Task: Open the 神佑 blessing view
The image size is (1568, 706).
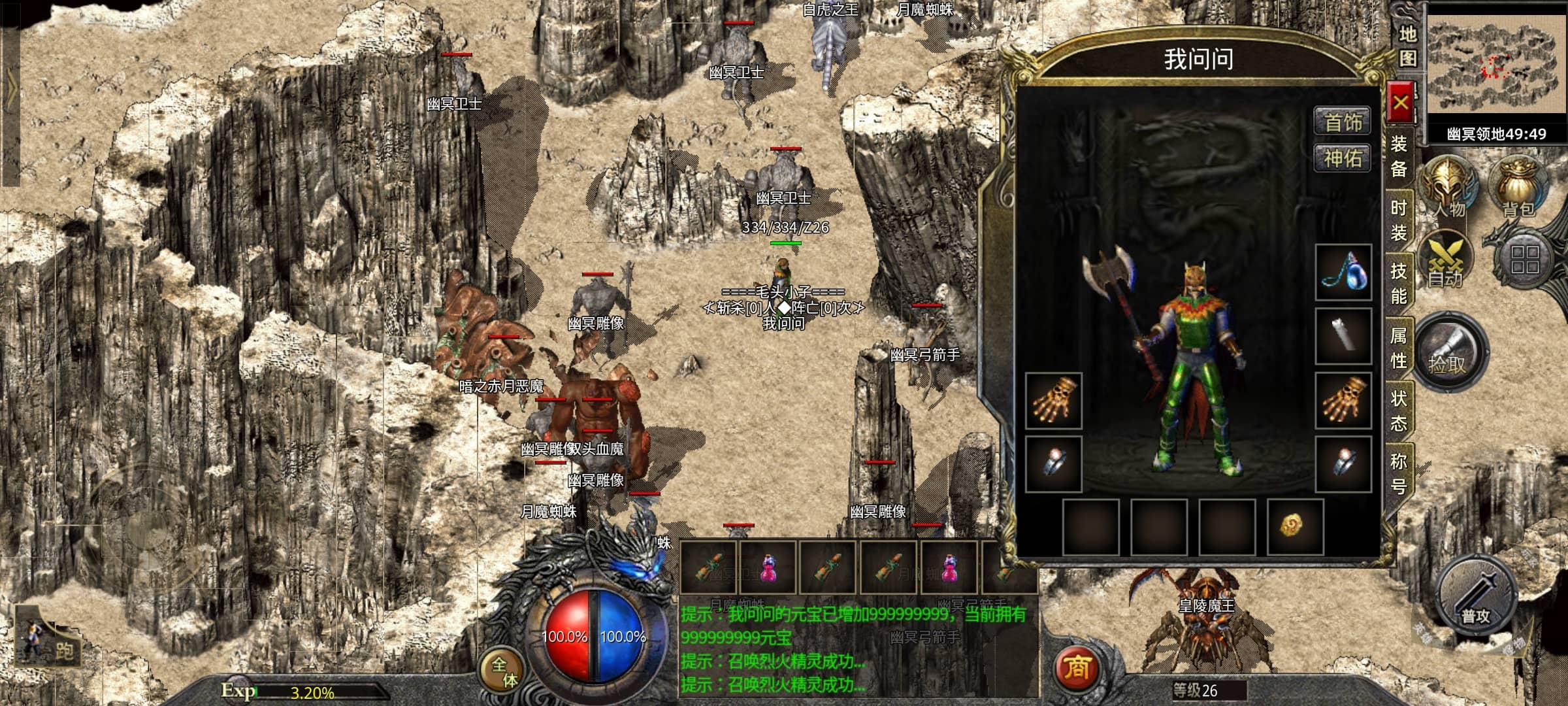Action: tap(1343, 158)
